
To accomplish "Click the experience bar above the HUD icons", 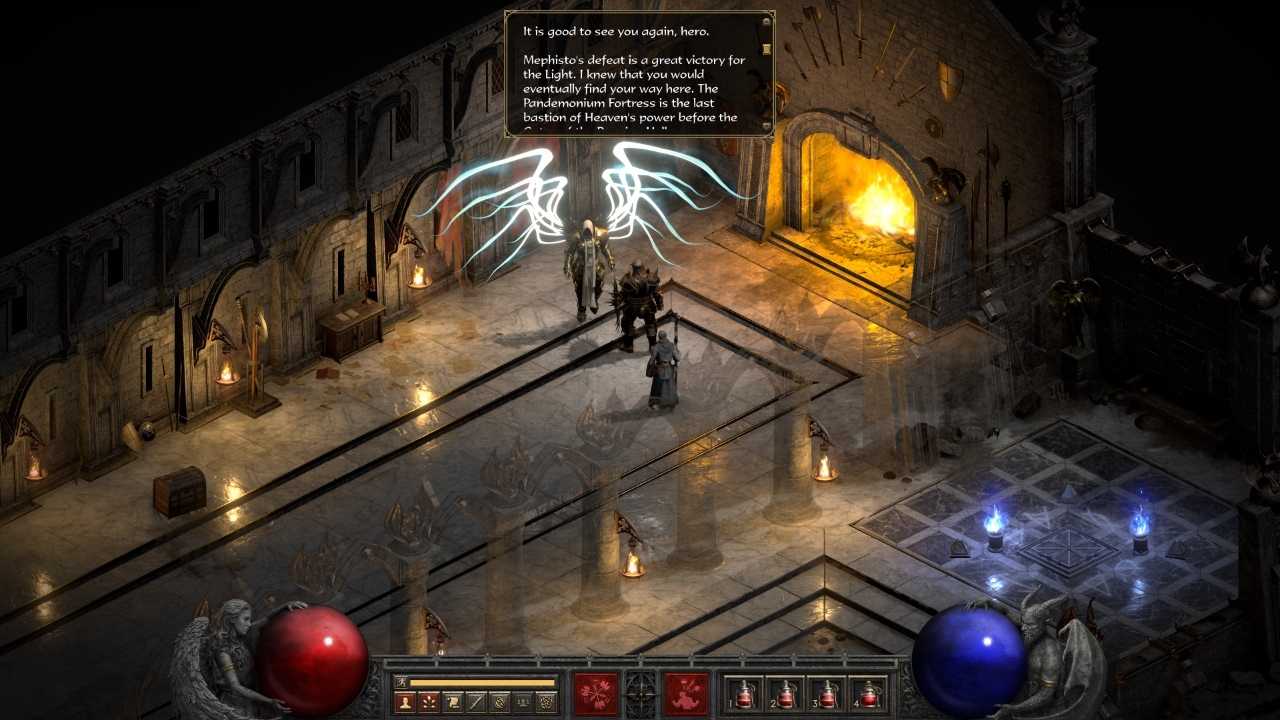I will click(480, 682).
